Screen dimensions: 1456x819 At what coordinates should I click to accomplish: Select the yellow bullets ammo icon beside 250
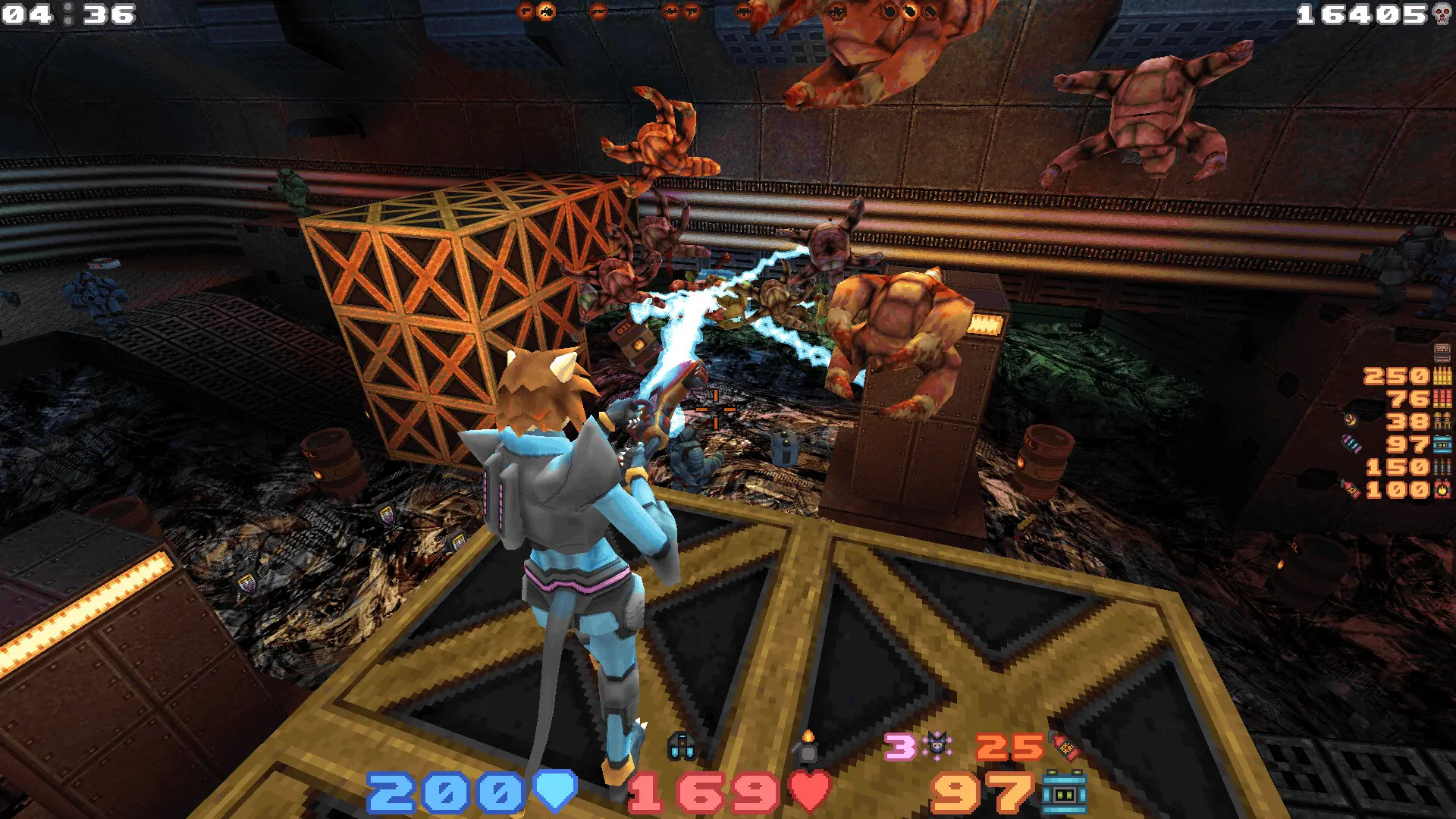click(1442, 376)
